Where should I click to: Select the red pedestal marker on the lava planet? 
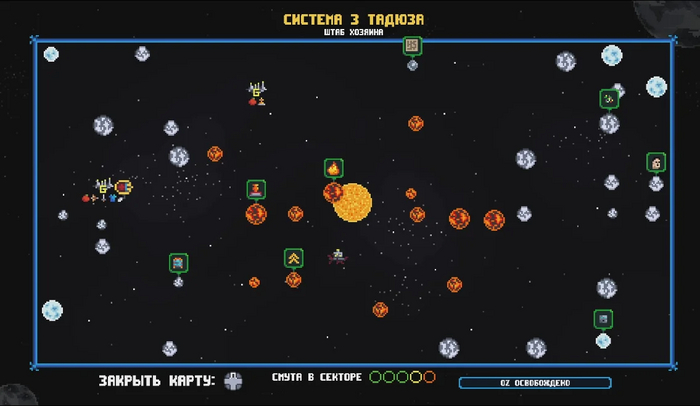[256, 189]
